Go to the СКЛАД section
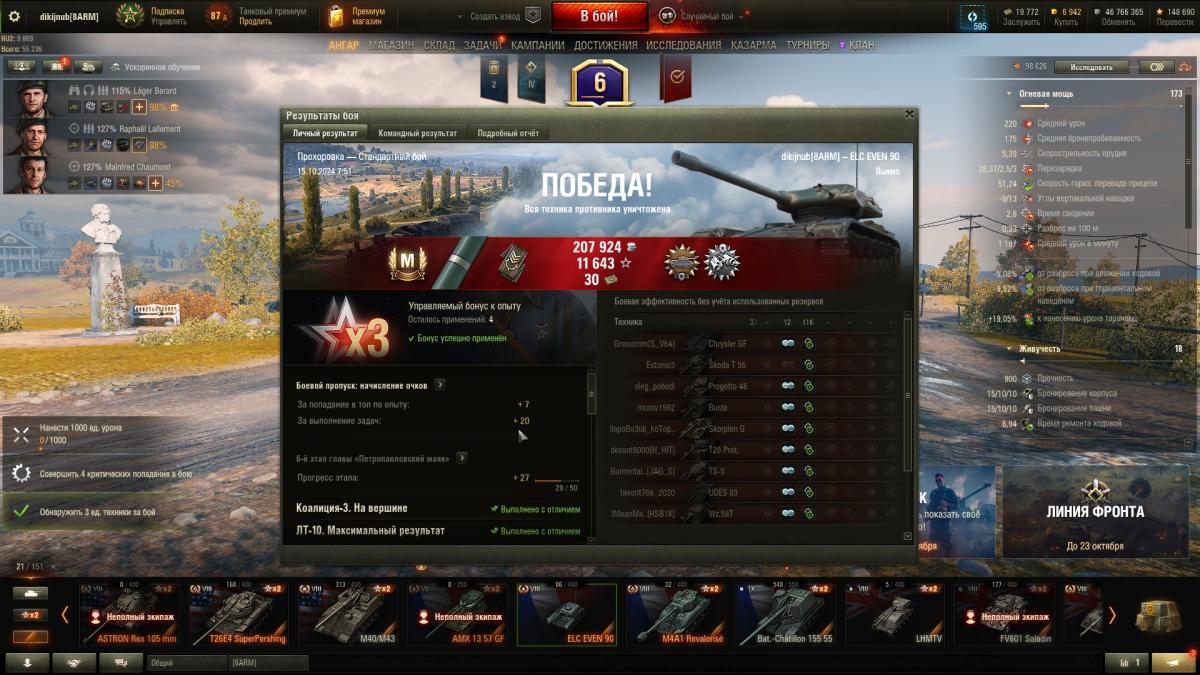Image resolution: width=1200 pixels, height=675 pixels. 439,45
